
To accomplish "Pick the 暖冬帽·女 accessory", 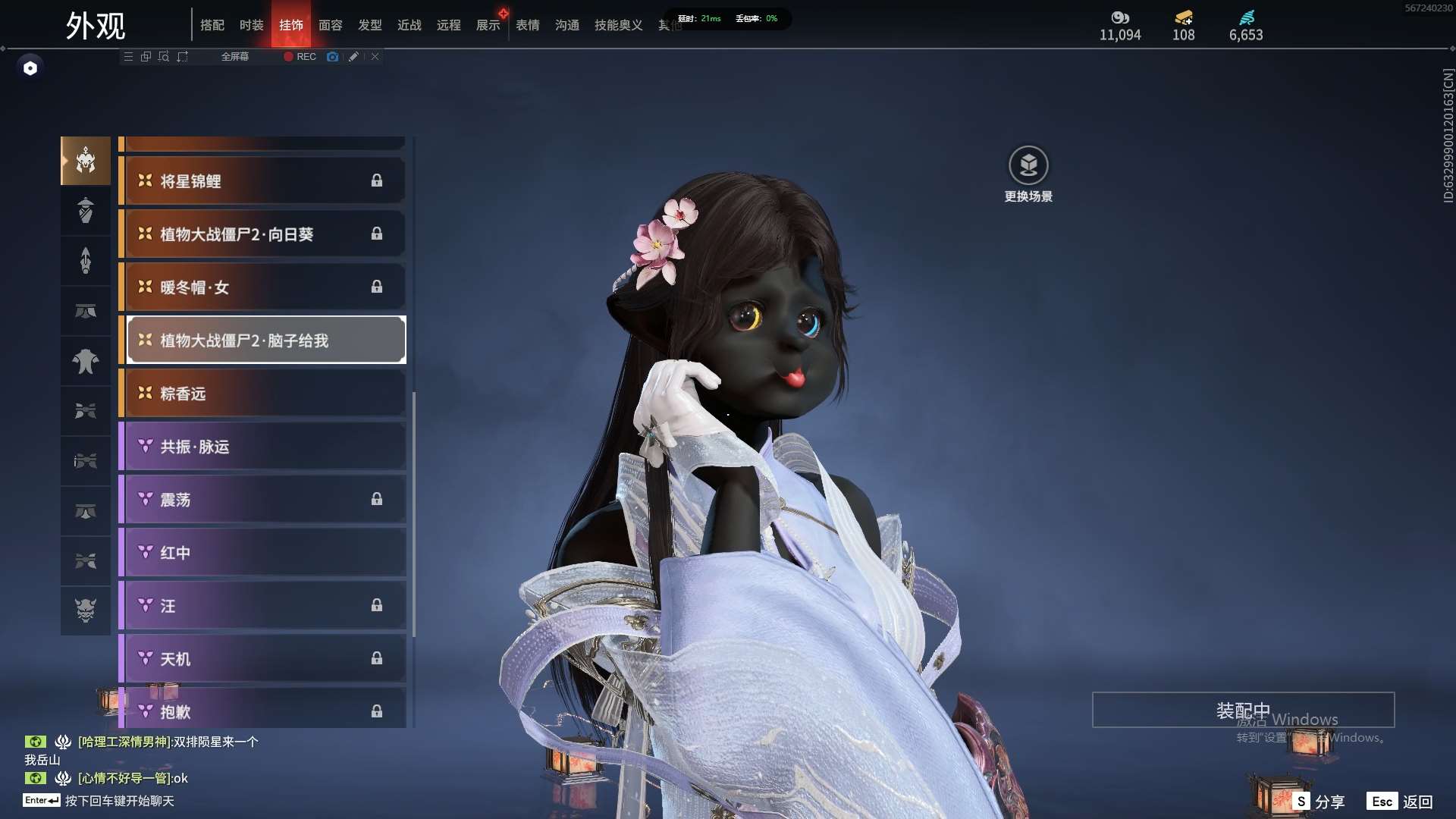I will pyautogui.click(x=262, y=287).
